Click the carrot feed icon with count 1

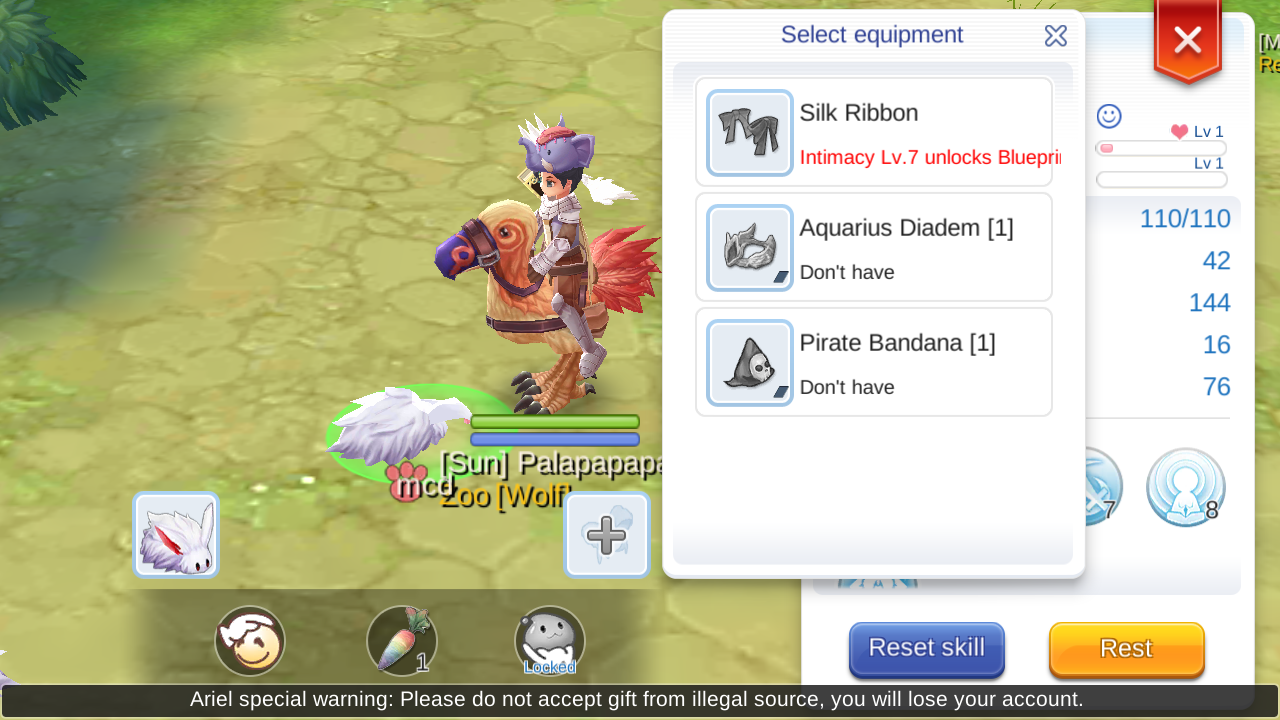click(x=402, y=640)
